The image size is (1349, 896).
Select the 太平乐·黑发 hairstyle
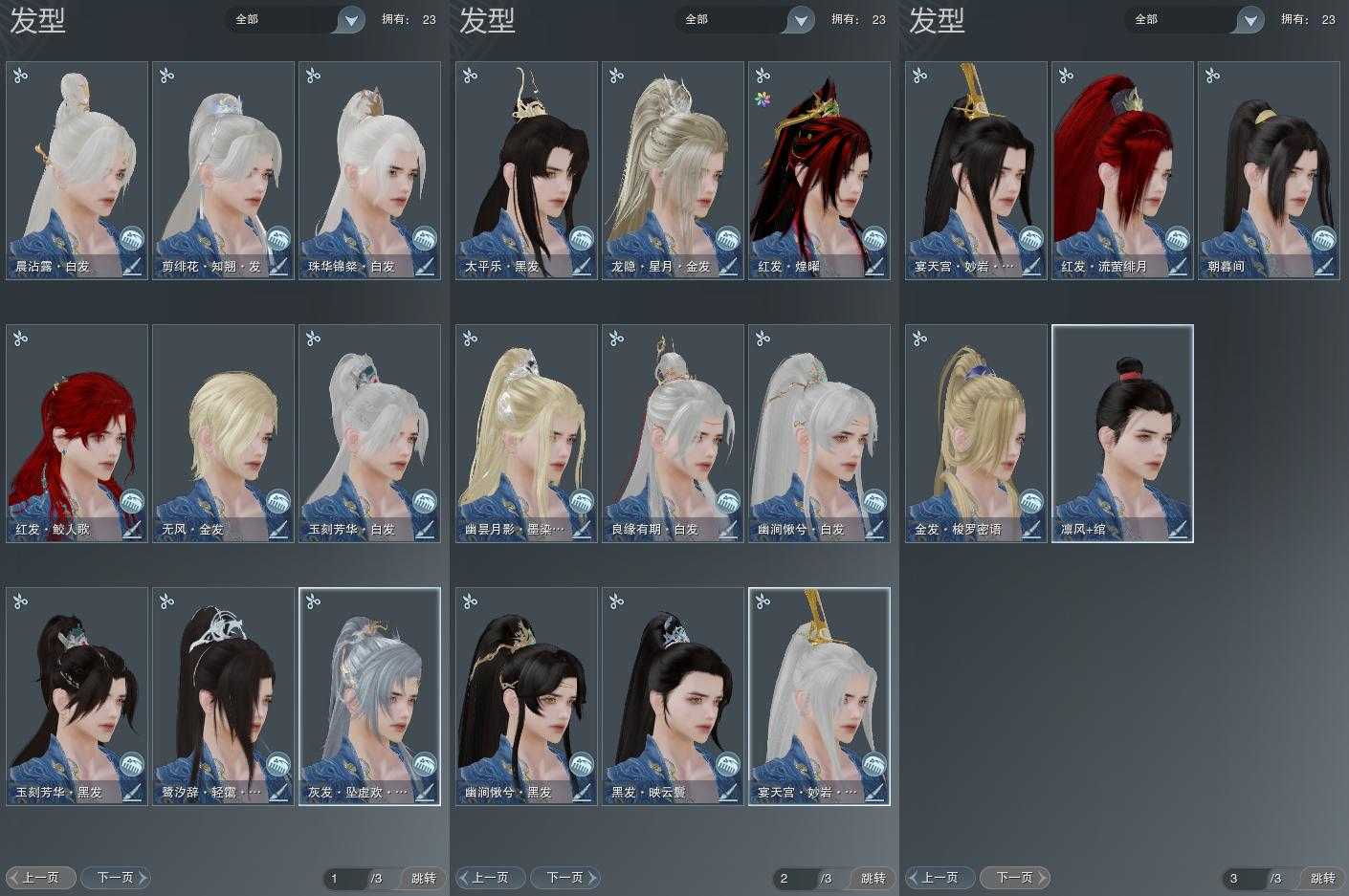coord(527,170)
